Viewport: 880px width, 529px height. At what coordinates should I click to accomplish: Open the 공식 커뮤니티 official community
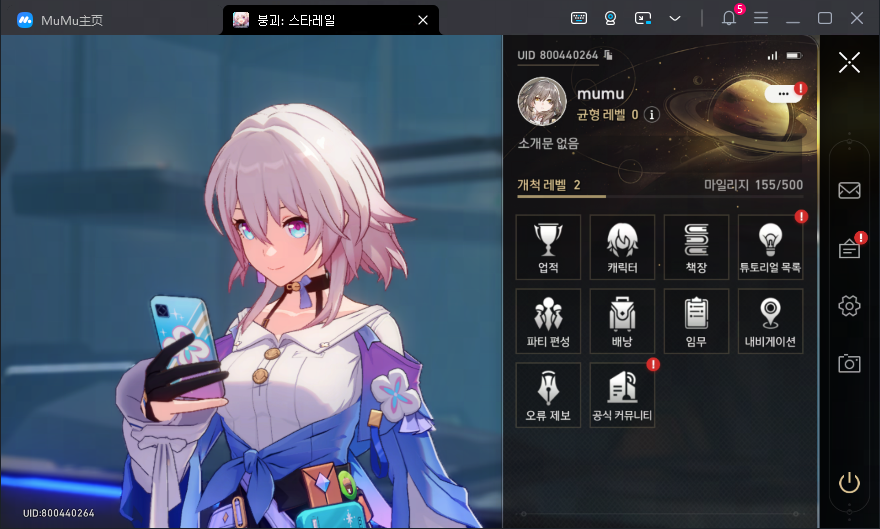622,395
